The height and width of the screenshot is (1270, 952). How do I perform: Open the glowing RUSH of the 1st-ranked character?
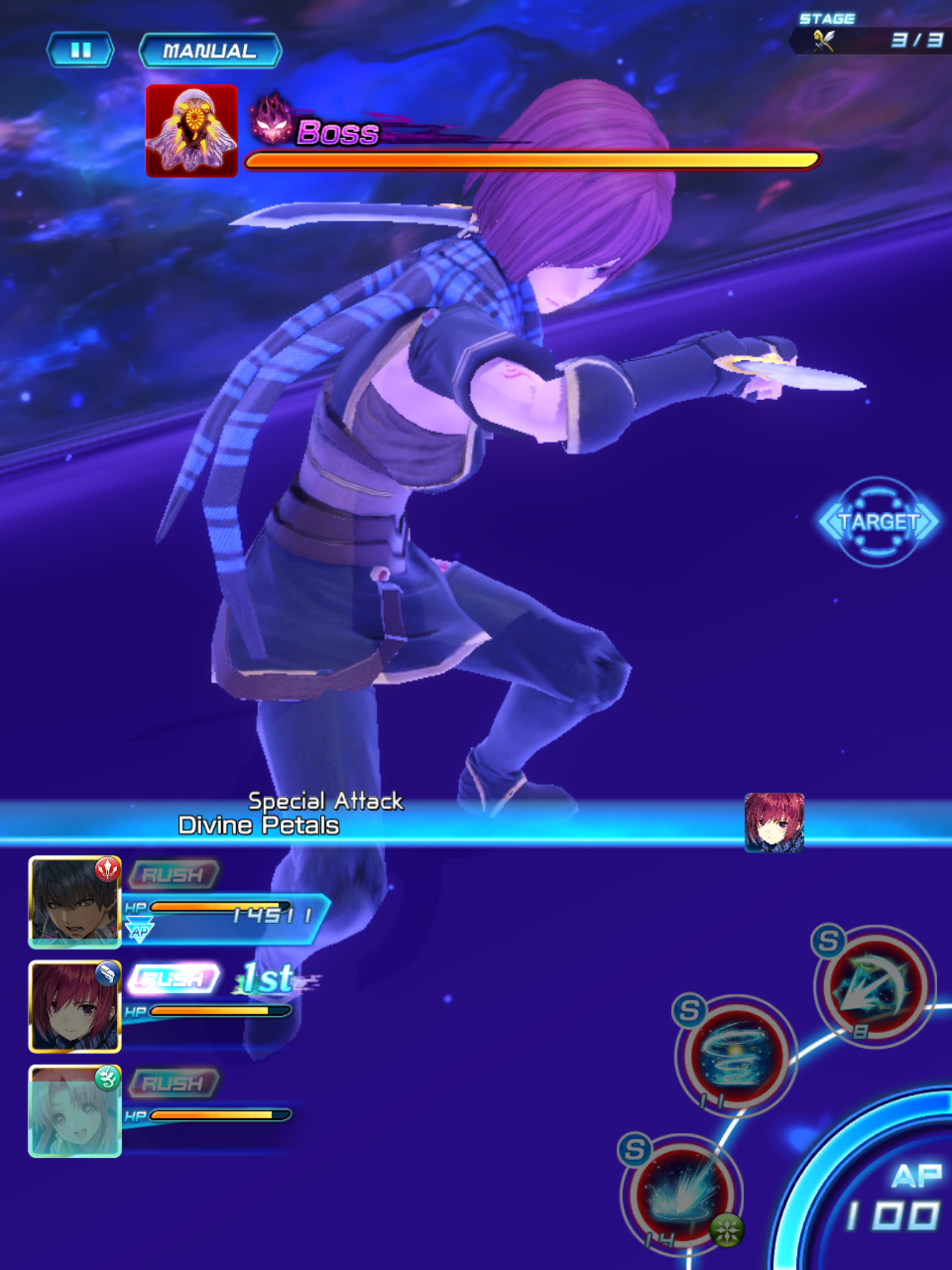tap(174, 978)
